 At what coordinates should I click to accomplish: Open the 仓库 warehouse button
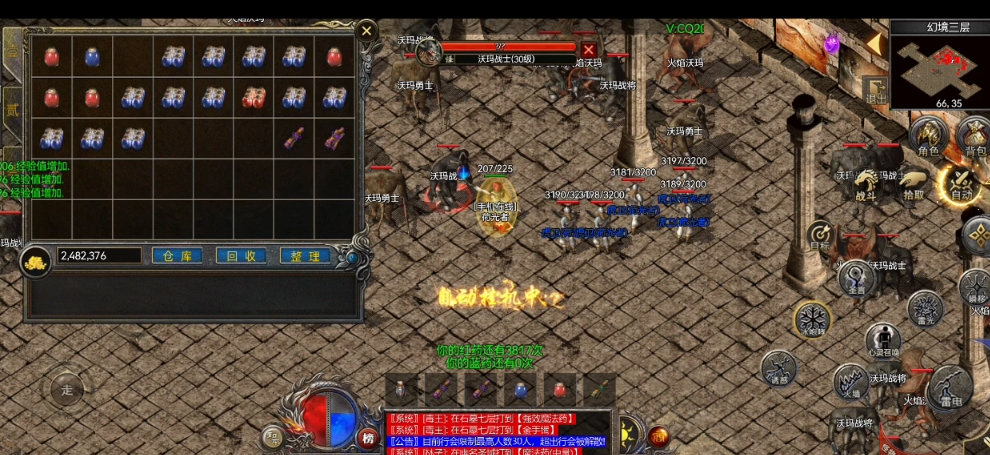(177, 256)
